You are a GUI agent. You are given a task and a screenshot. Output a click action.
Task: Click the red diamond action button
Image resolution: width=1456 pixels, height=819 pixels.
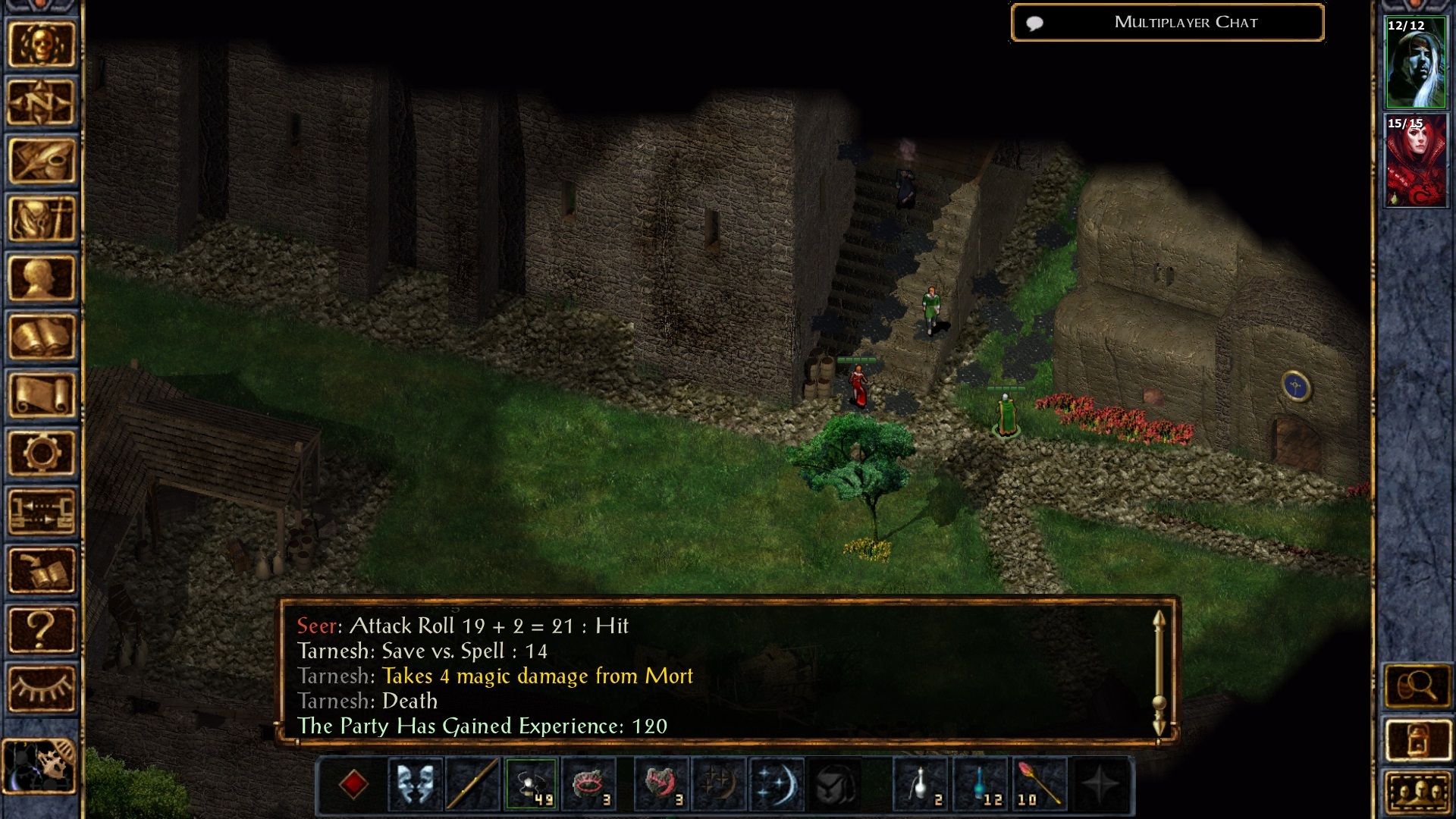(353, 784)
